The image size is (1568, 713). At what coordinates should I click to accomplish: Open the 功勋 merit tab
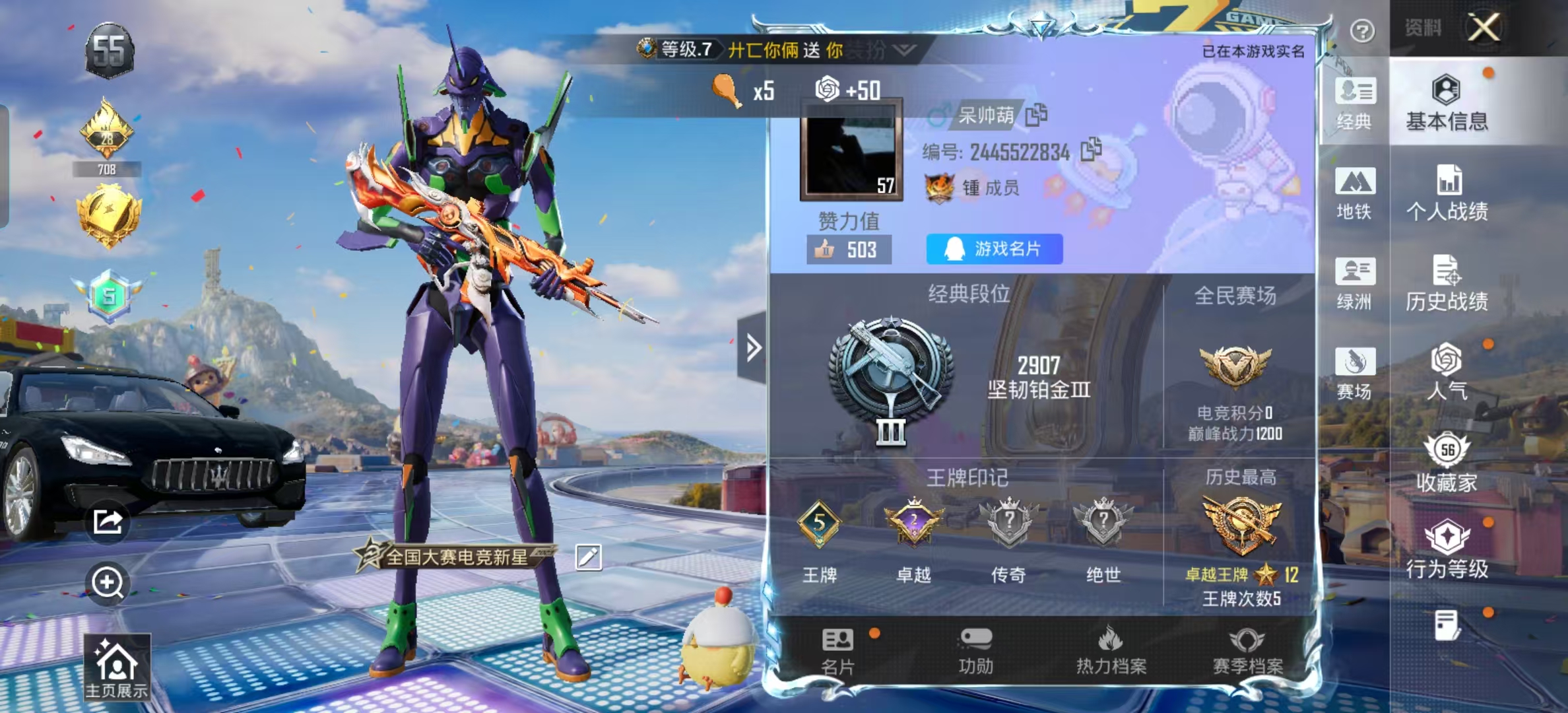(x=975, y=650)
